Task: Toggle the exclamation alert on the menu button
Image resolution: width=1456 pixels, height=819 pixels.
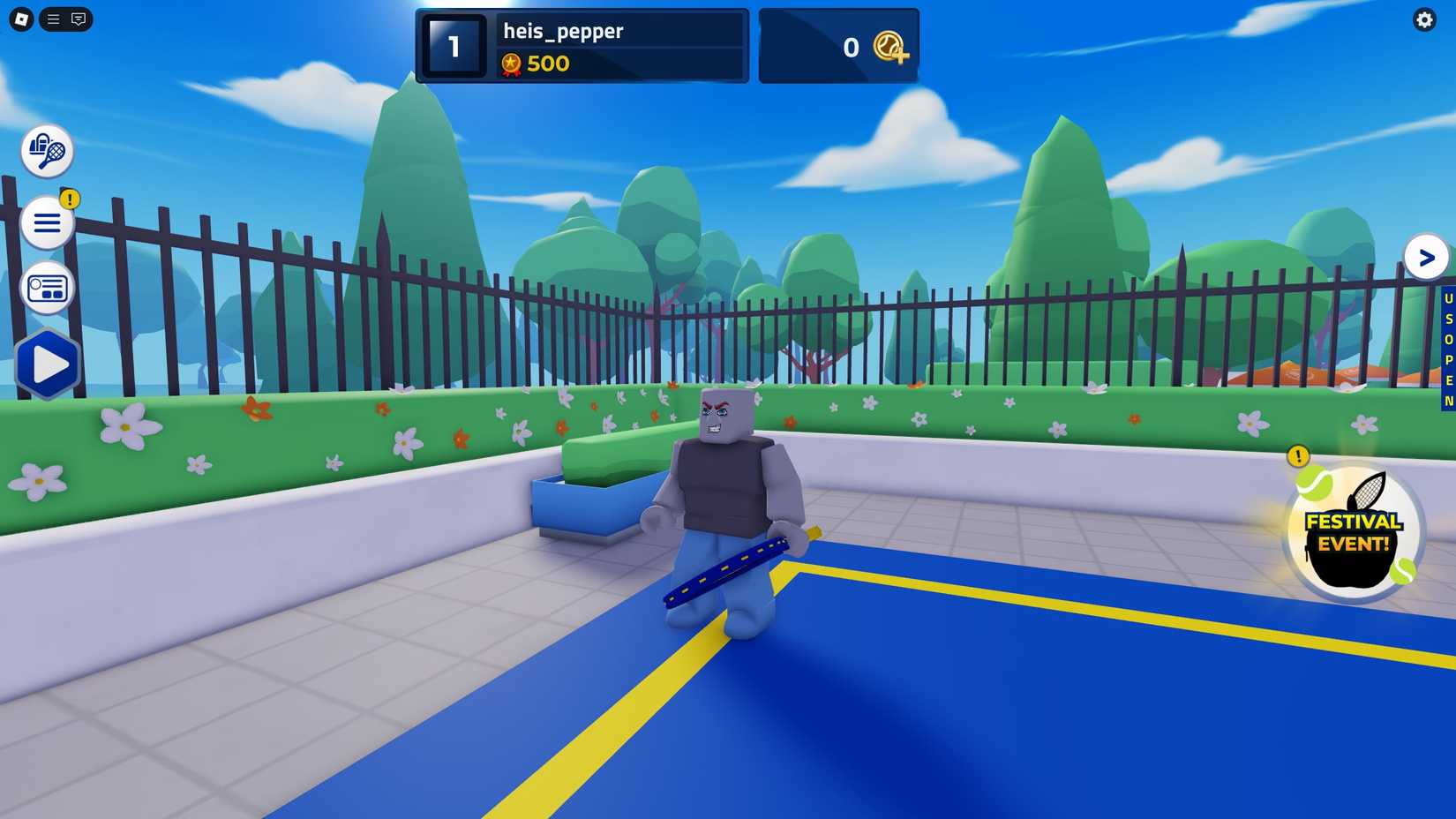Action: pos(70,199)
